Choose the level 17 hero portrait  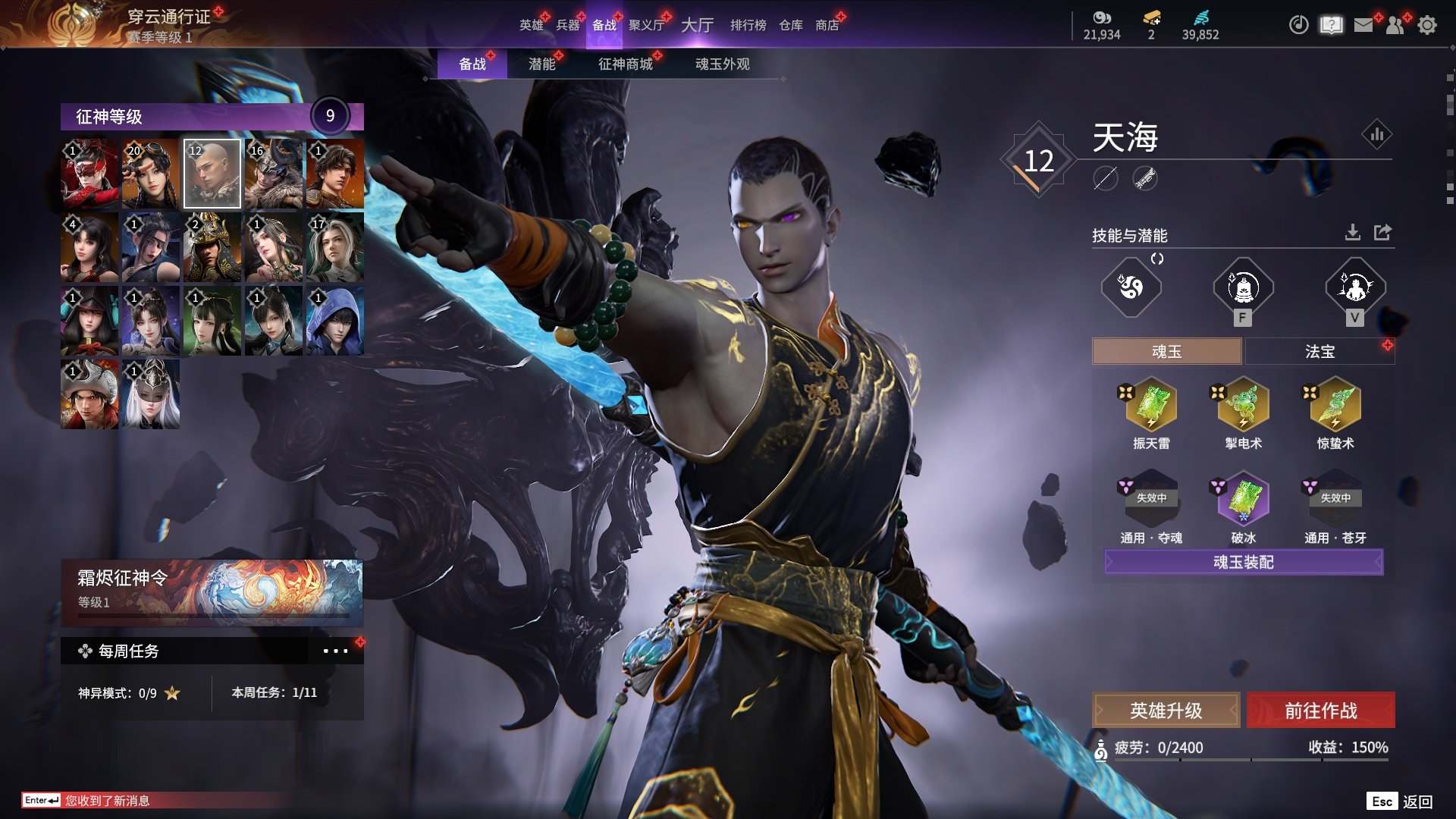tap(334, 247)
